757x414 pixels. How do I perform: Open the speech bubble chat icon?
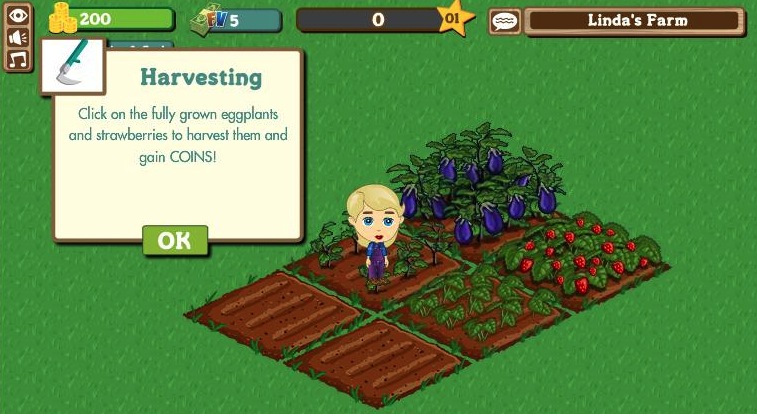(505, 20)
